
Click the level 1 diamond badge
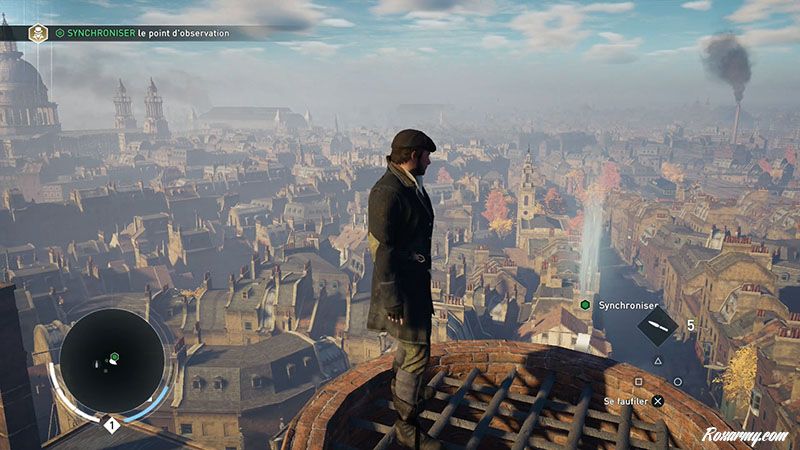pyautogui.click(x=112, y=425)
